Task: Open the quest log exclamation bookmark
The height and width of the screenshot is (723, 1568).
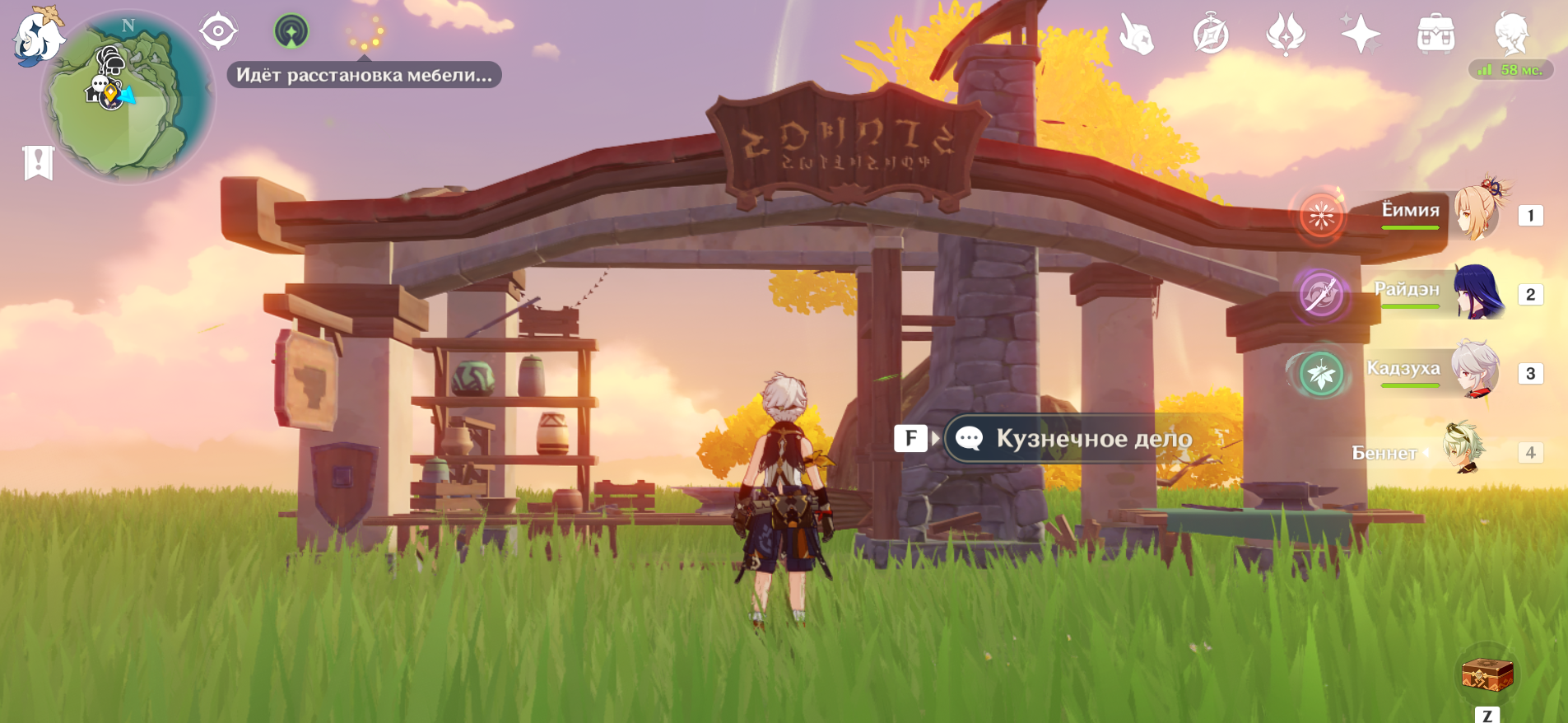Action: click(38, 162)
